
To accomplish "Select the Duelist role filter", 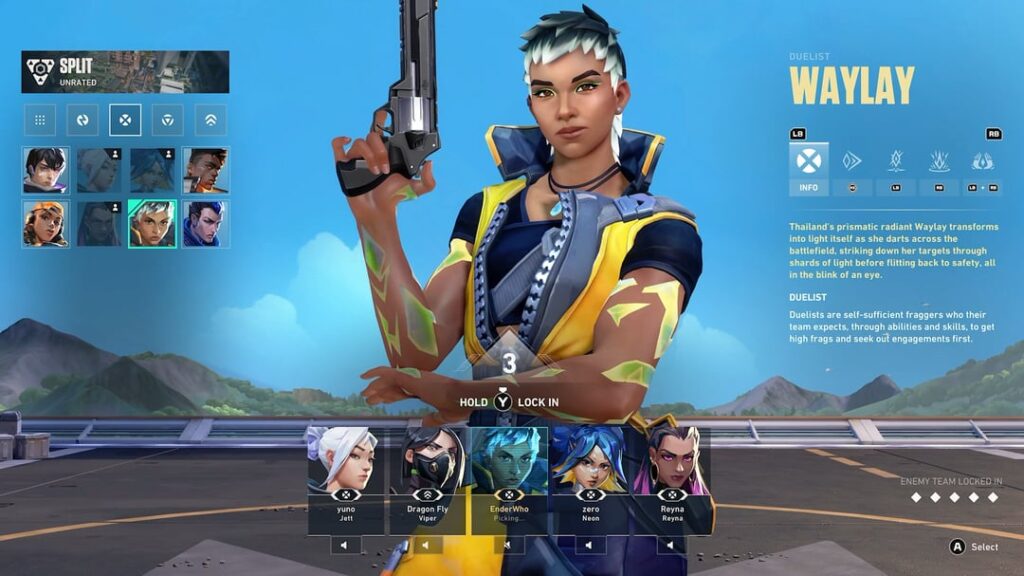I will point(125,120).
